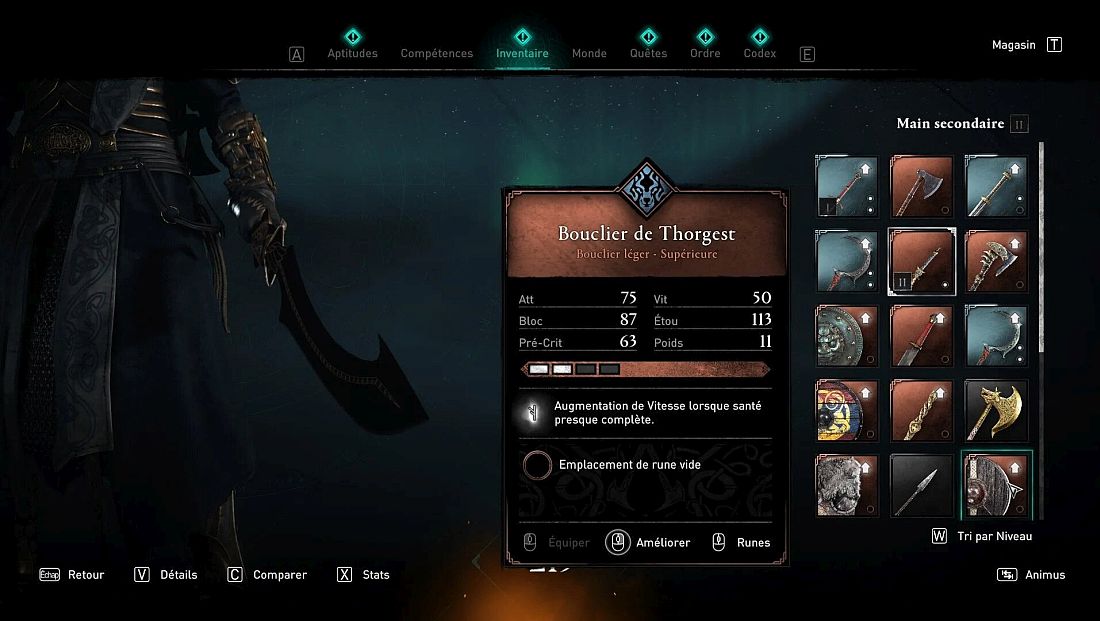Select the colorful painted shield slot
Image resolution: width=1100 pixels, height=621 pixels.
click(847, 410)
